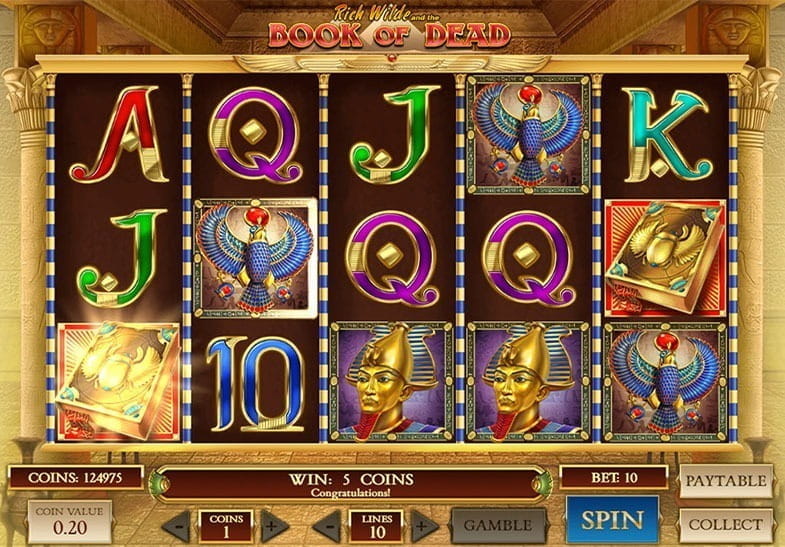
Task: Gamble the 5 coin win
Action: tap(498, 525)
